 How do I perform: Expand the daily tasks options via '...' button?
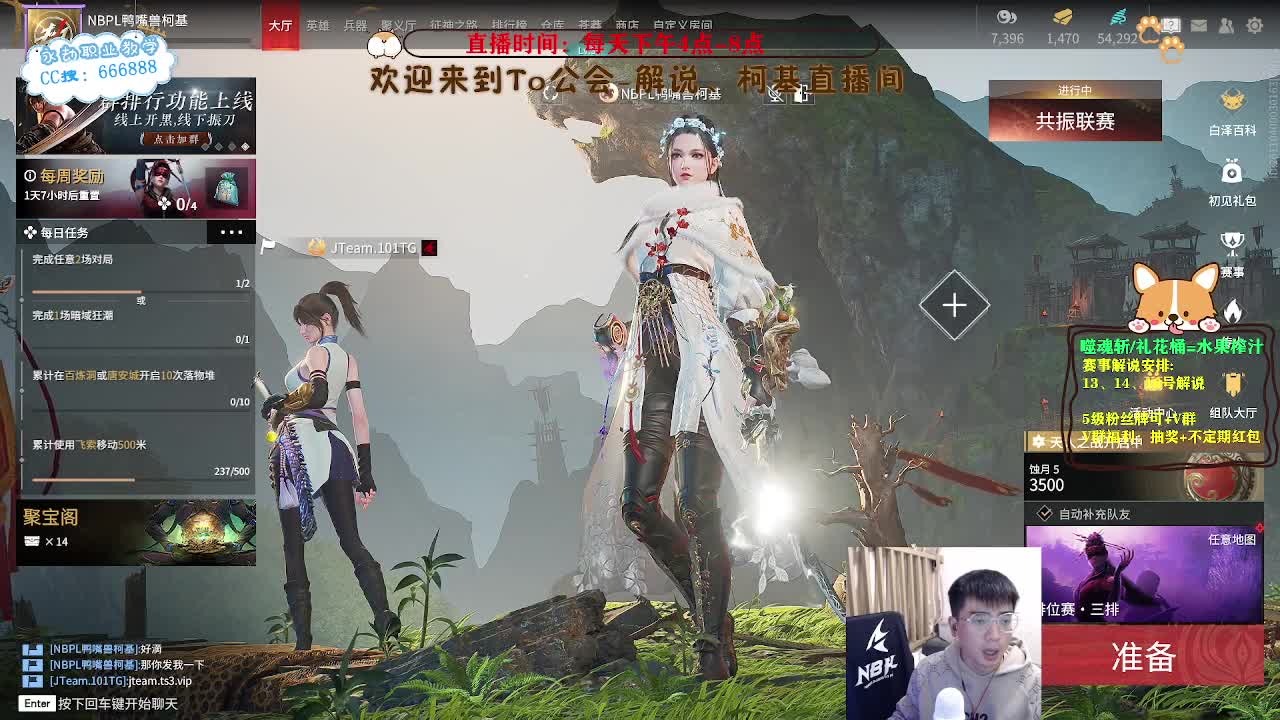click(232, 232)
